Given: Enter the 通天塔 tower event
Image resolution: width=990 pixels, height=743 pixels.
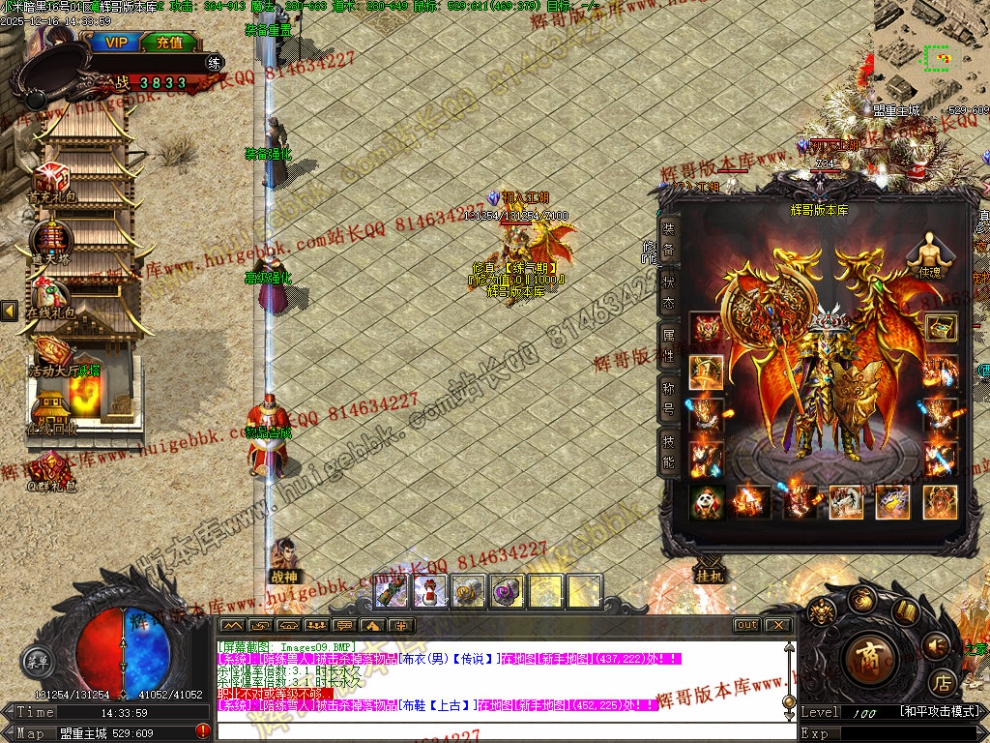Looking at the screenshot, I should point(50,240).
